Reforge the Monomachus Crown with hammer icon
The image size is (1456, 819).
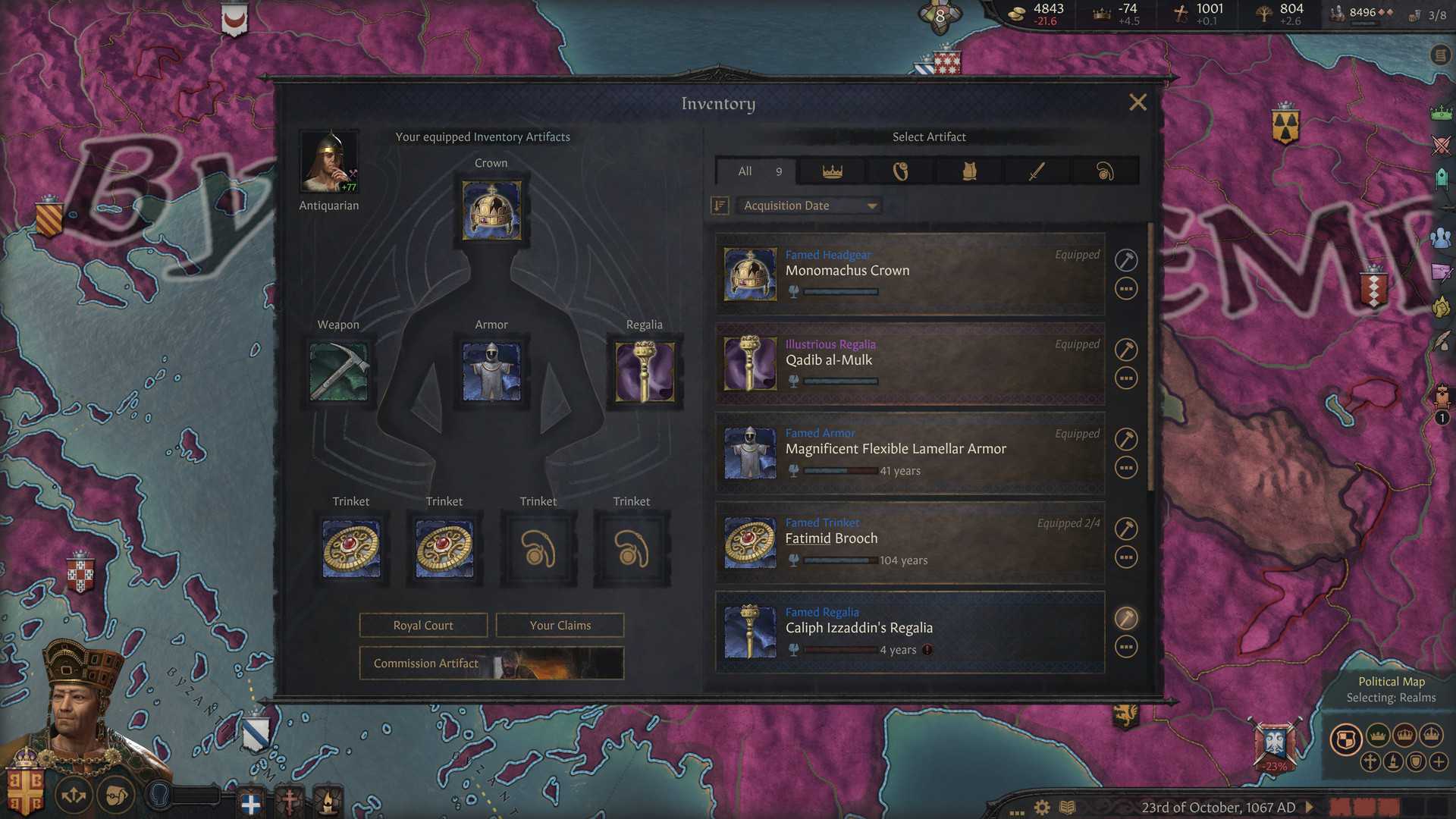1126,259
